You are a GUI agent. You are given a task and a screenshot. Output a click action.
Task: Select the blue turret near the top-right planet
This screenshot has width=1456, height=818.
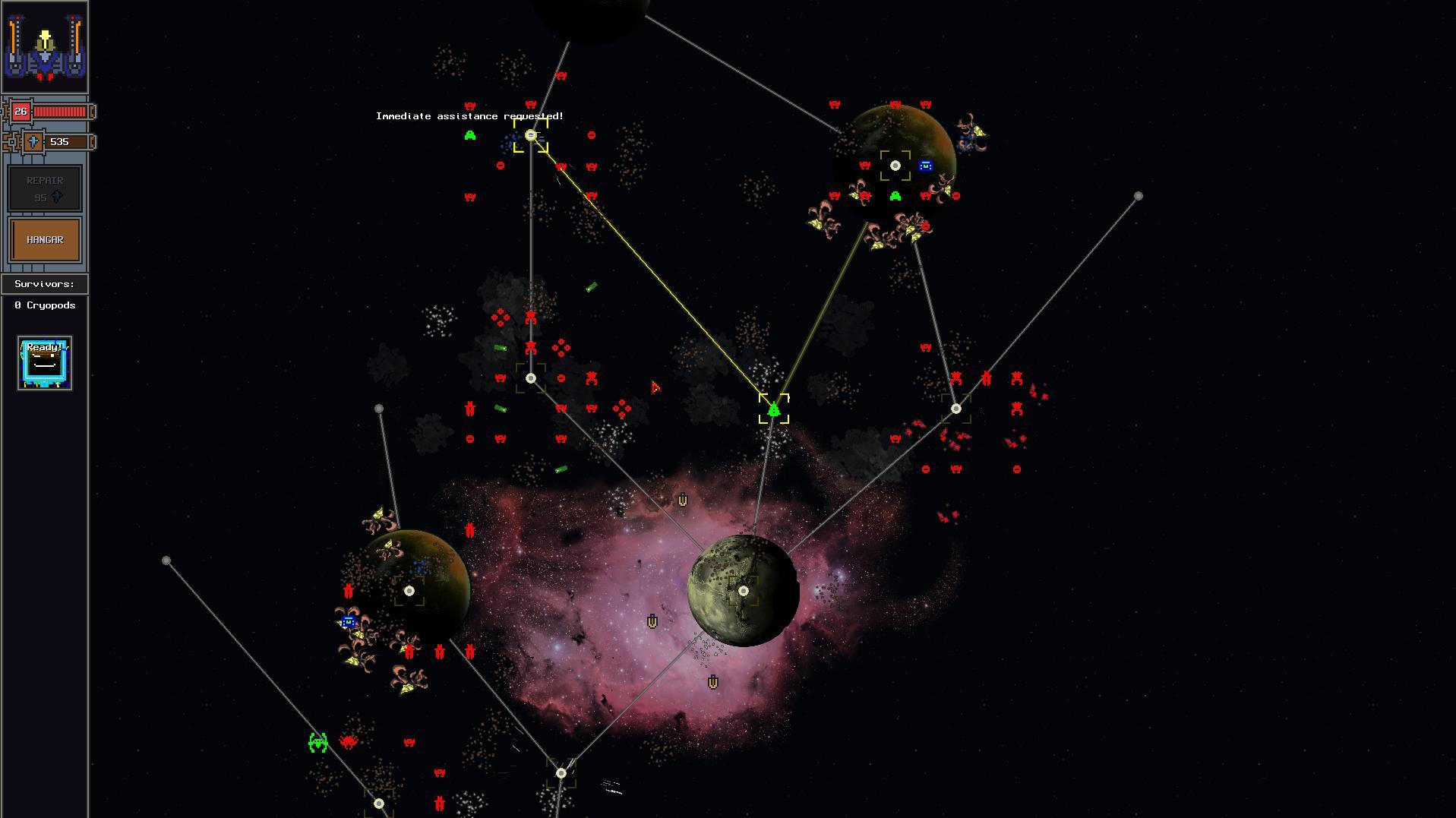(x=925, y=166)
